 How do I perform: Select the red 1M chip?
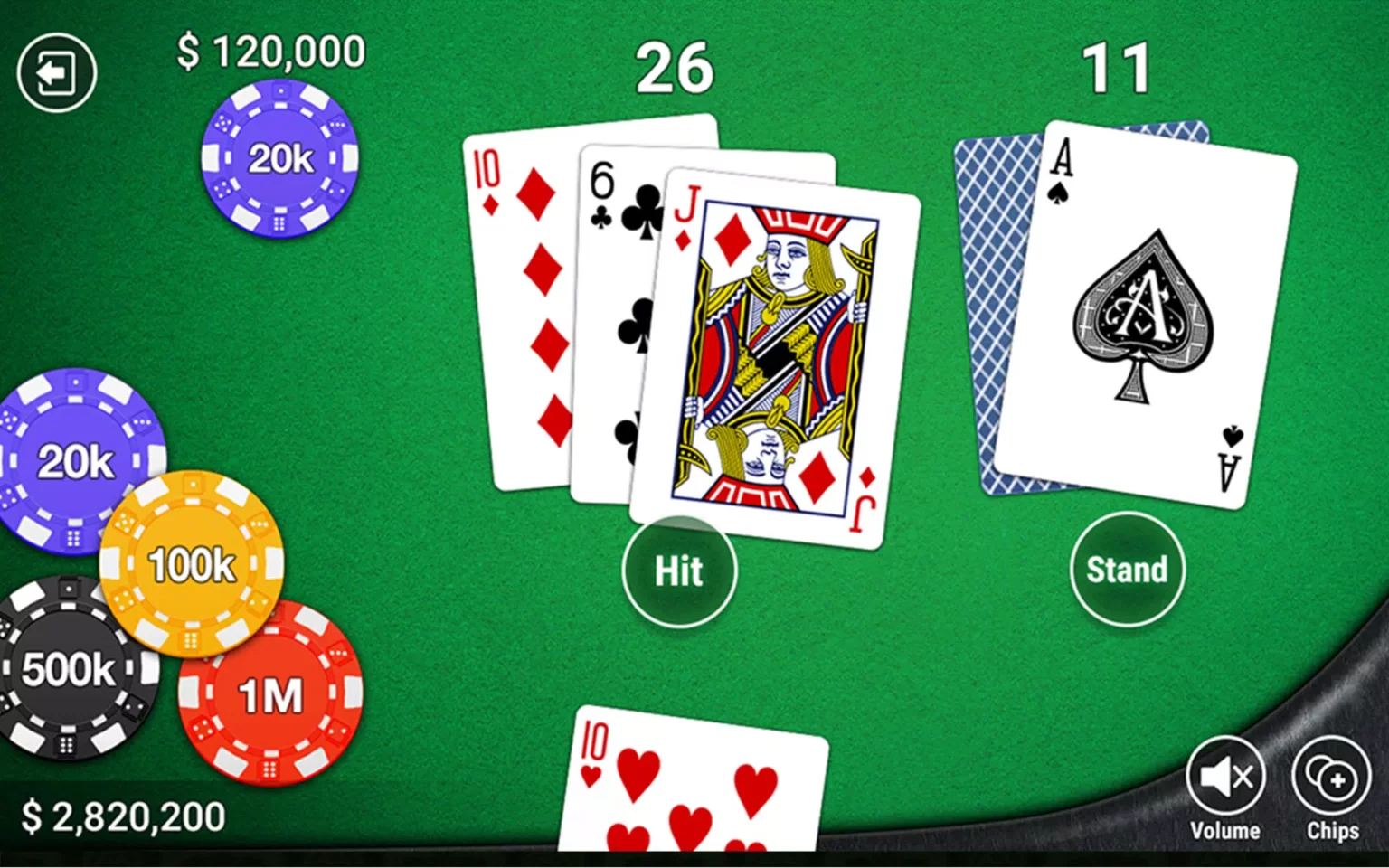[271, 693]
